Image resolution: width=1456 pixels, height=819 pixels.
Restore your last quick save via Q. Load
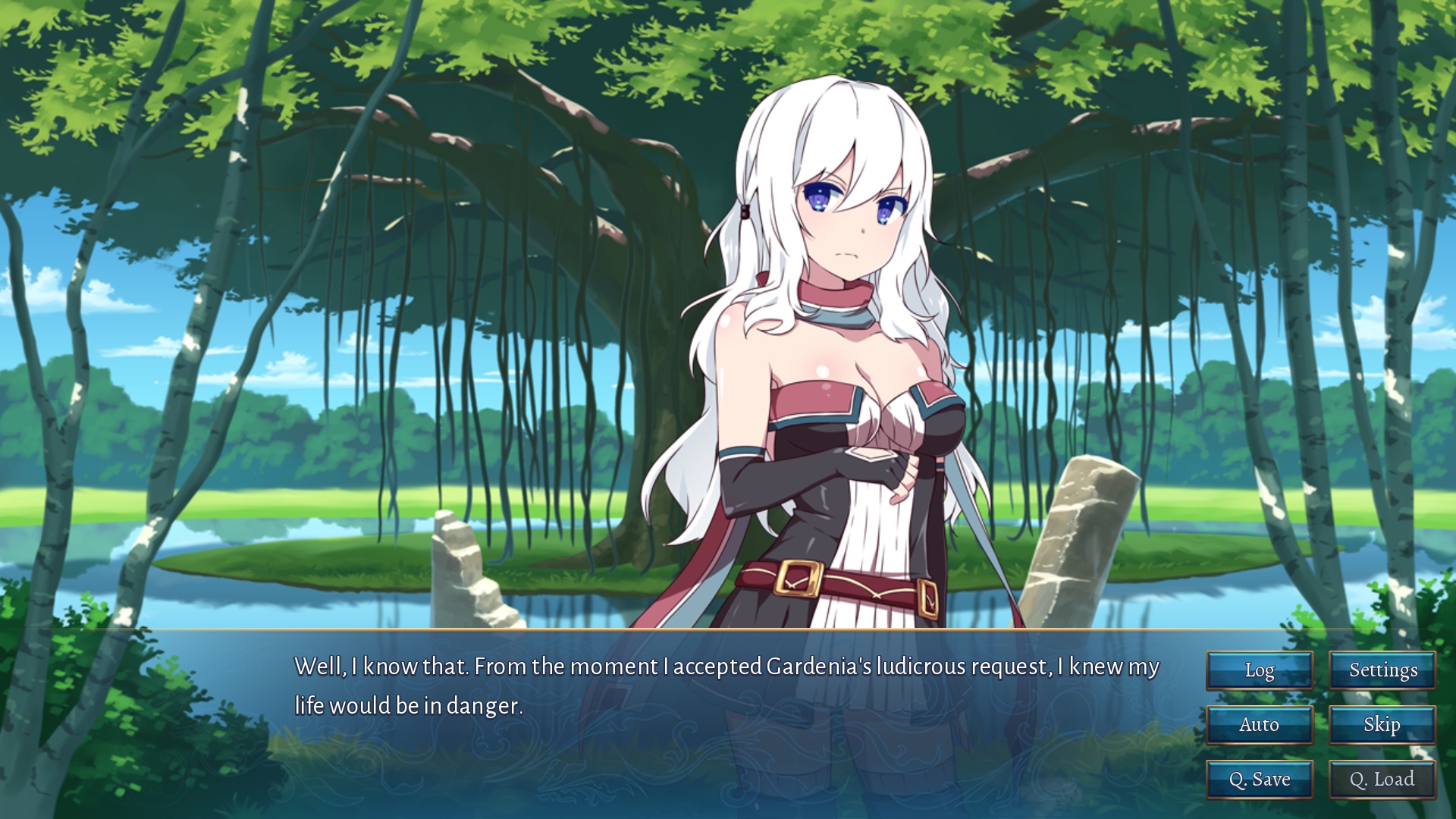pos(1383,779)
